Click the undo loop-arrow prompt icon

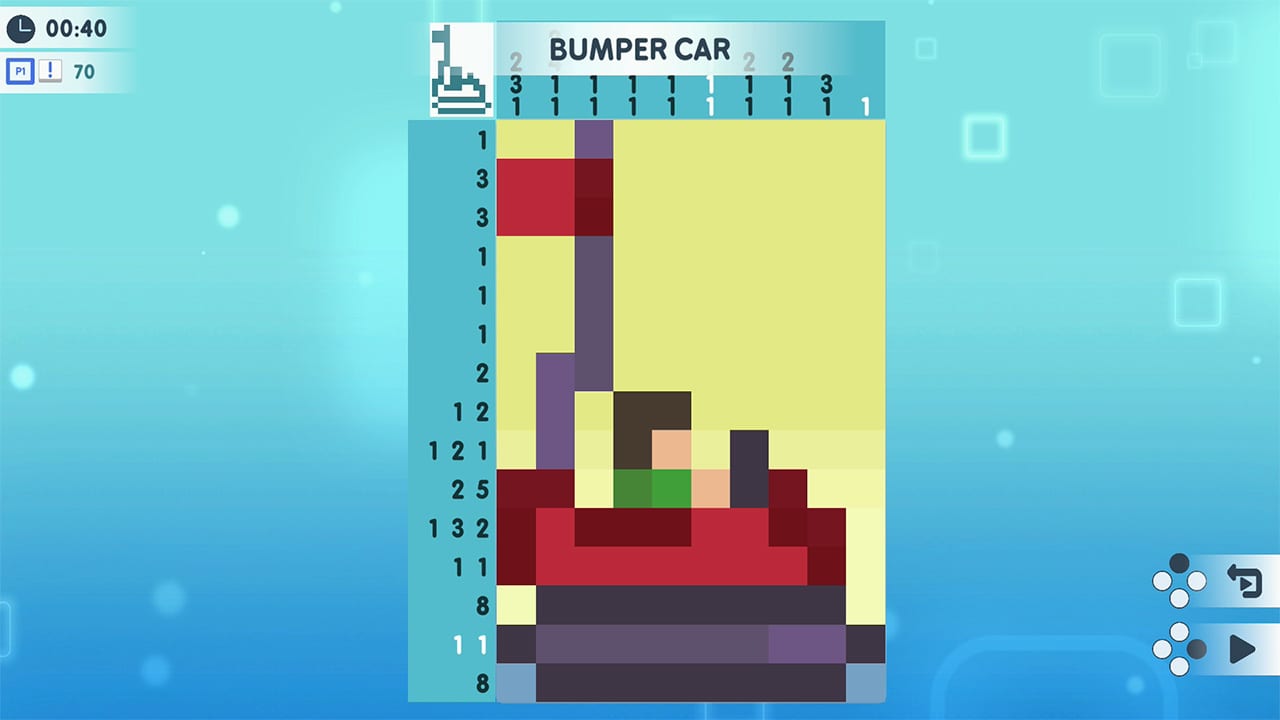[1244, 578]
